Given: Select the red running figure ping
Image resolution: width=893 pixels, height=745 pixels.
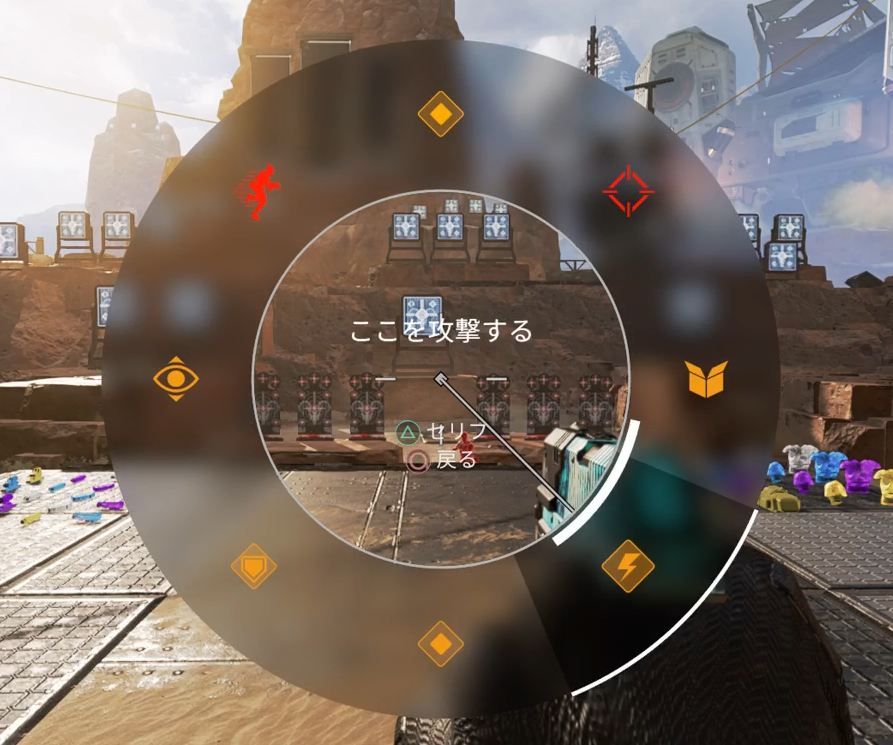Looking at the screenshot, I should (x=259, y=190).
